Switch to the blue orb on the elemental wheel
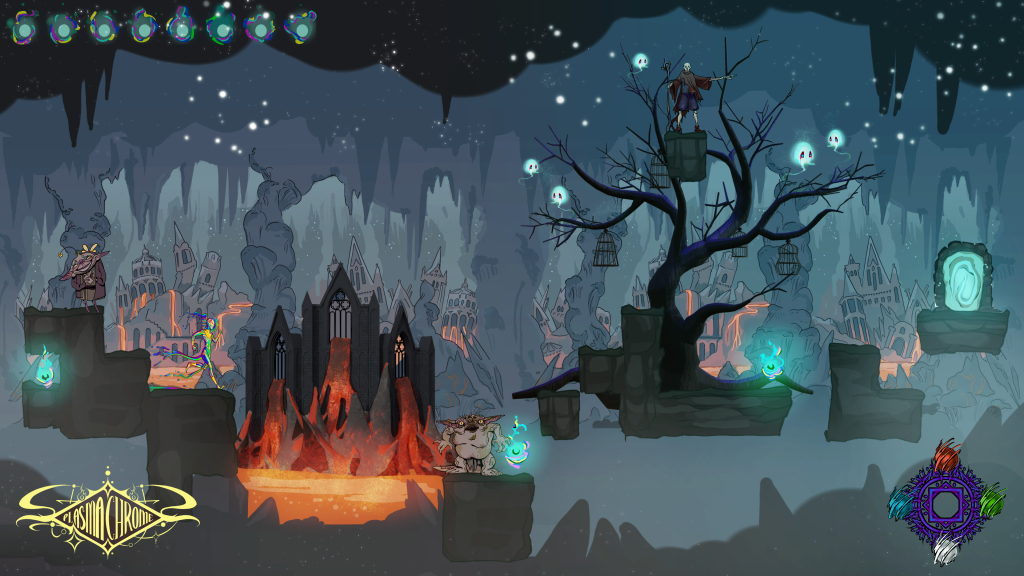 [x=900, y=503]
